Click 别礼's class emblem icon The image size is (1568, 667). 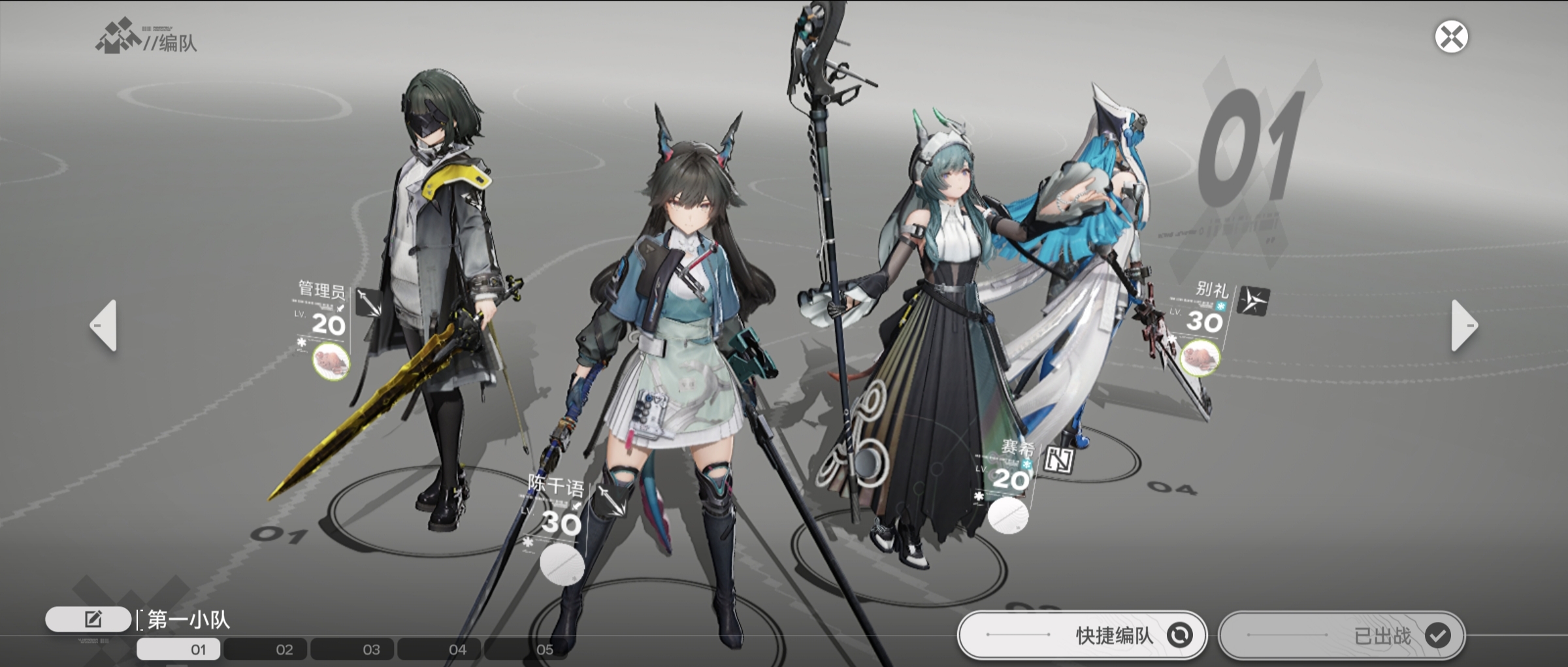1254,301
